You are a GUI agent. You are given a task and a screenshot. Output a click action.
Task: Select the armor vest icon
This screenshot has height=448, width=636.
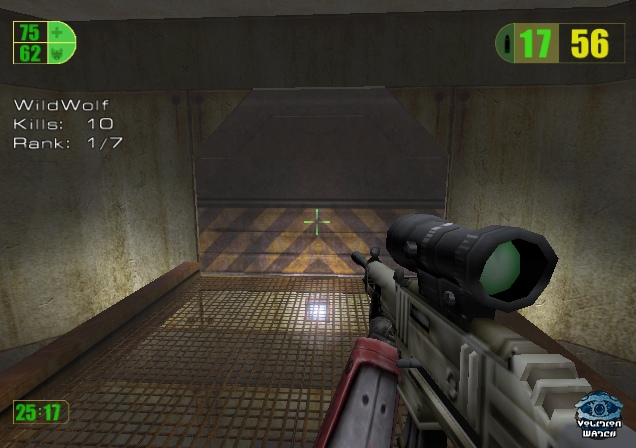tap(57, 52)
